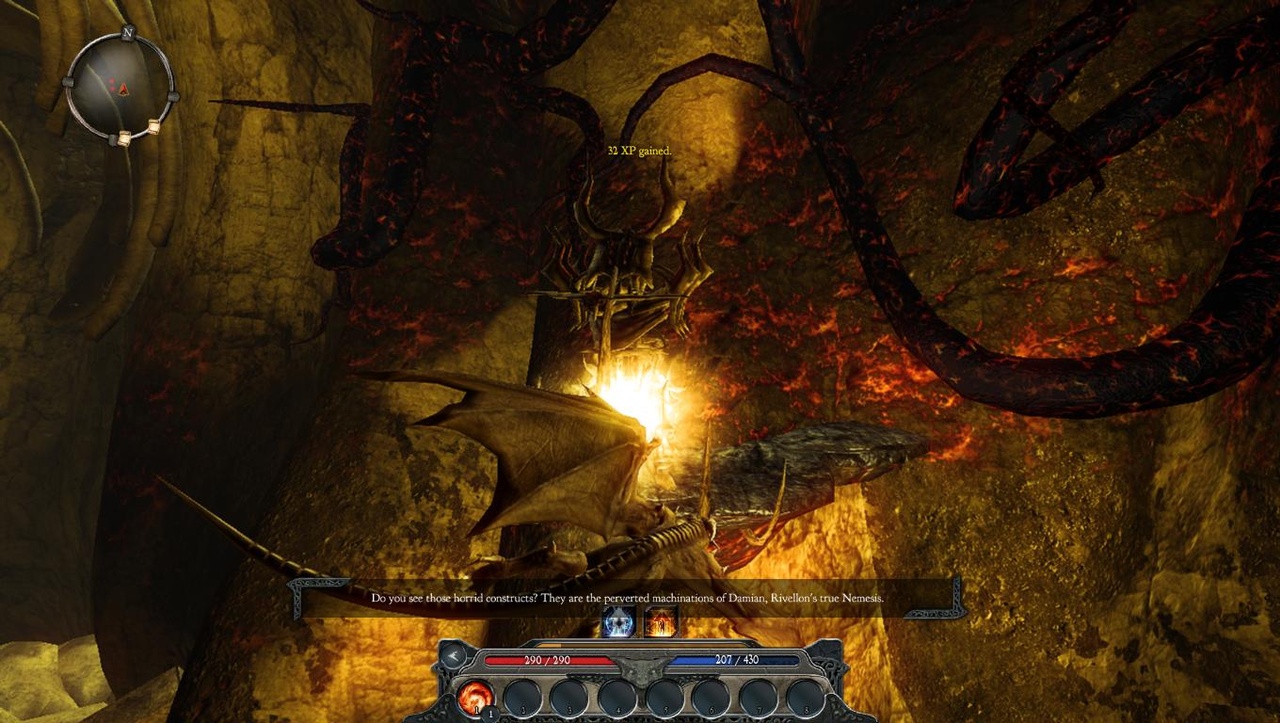Select empty hotbar slot 5
This screenshot has width=1280, height=723.
(x=665, y=696)
